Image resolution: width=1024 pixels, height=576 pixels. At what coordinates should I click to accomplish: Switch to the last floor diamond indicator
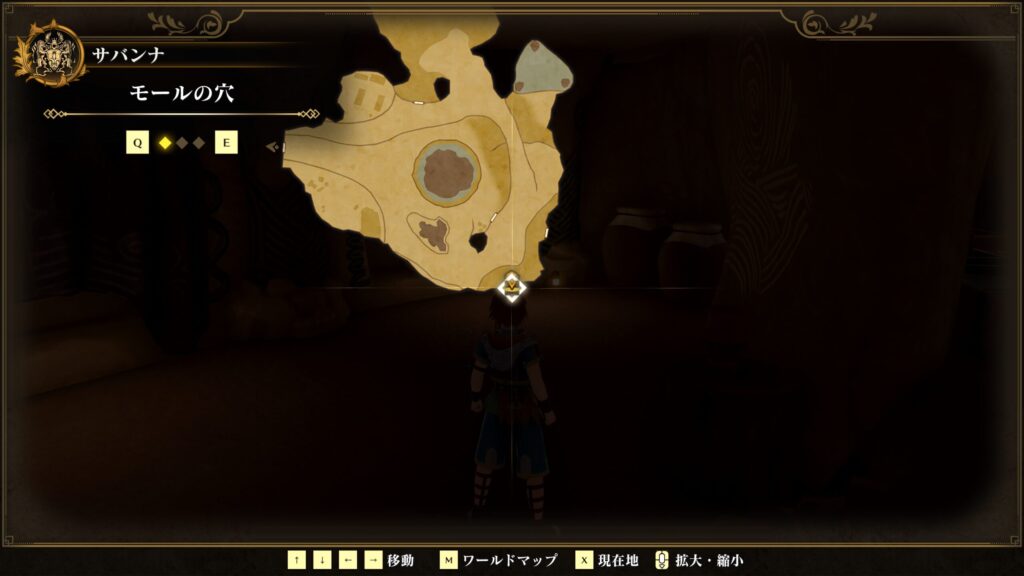coord(199,143)
